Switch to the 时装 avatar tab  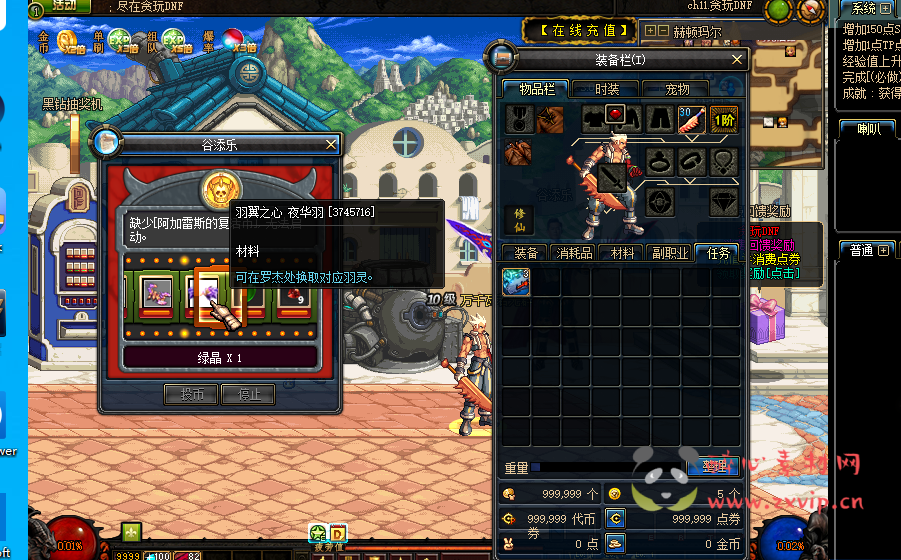pyautogui.click(x=607, y=90)
